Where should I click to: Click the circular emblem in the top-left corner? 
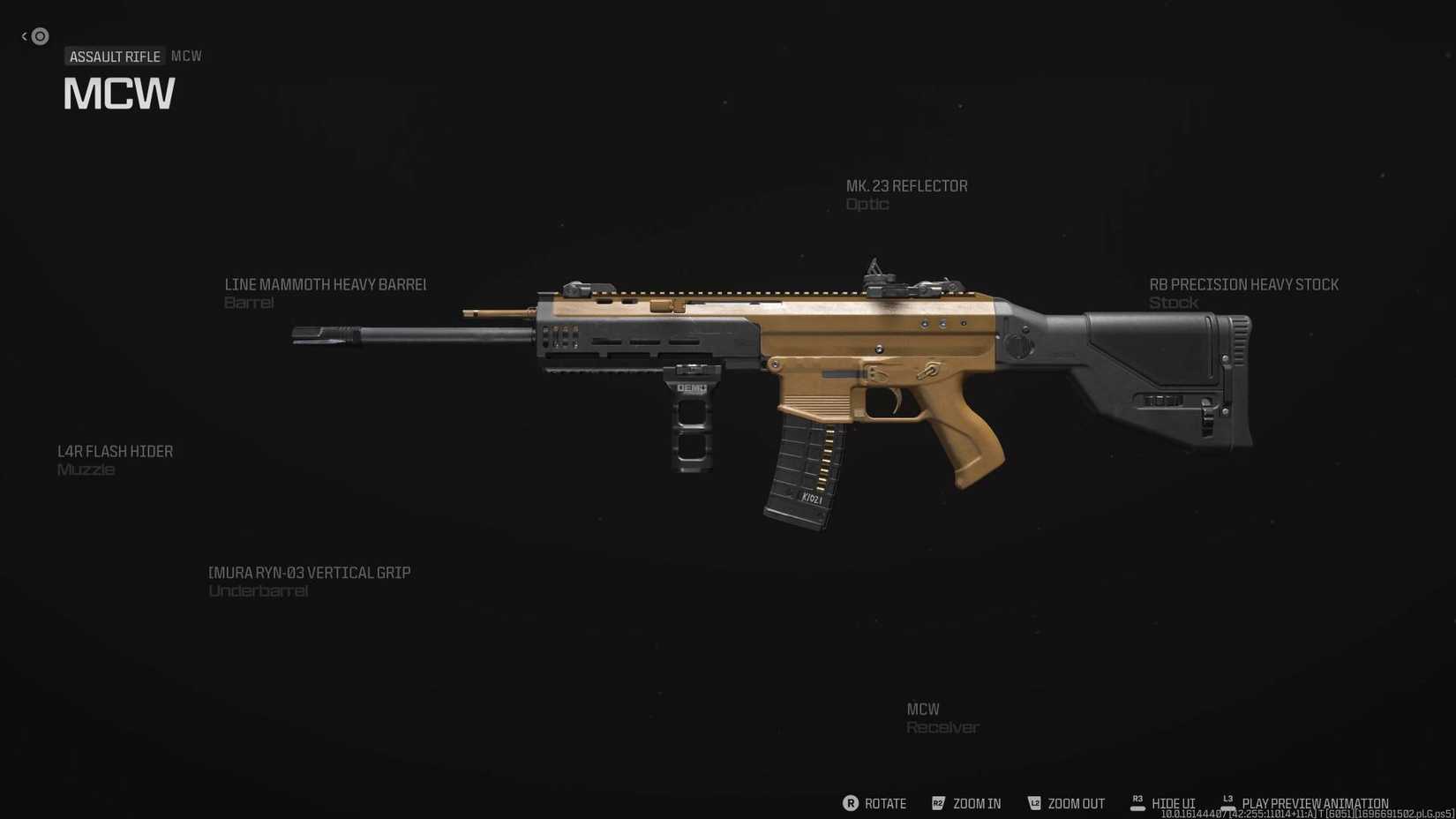[39, 36]
